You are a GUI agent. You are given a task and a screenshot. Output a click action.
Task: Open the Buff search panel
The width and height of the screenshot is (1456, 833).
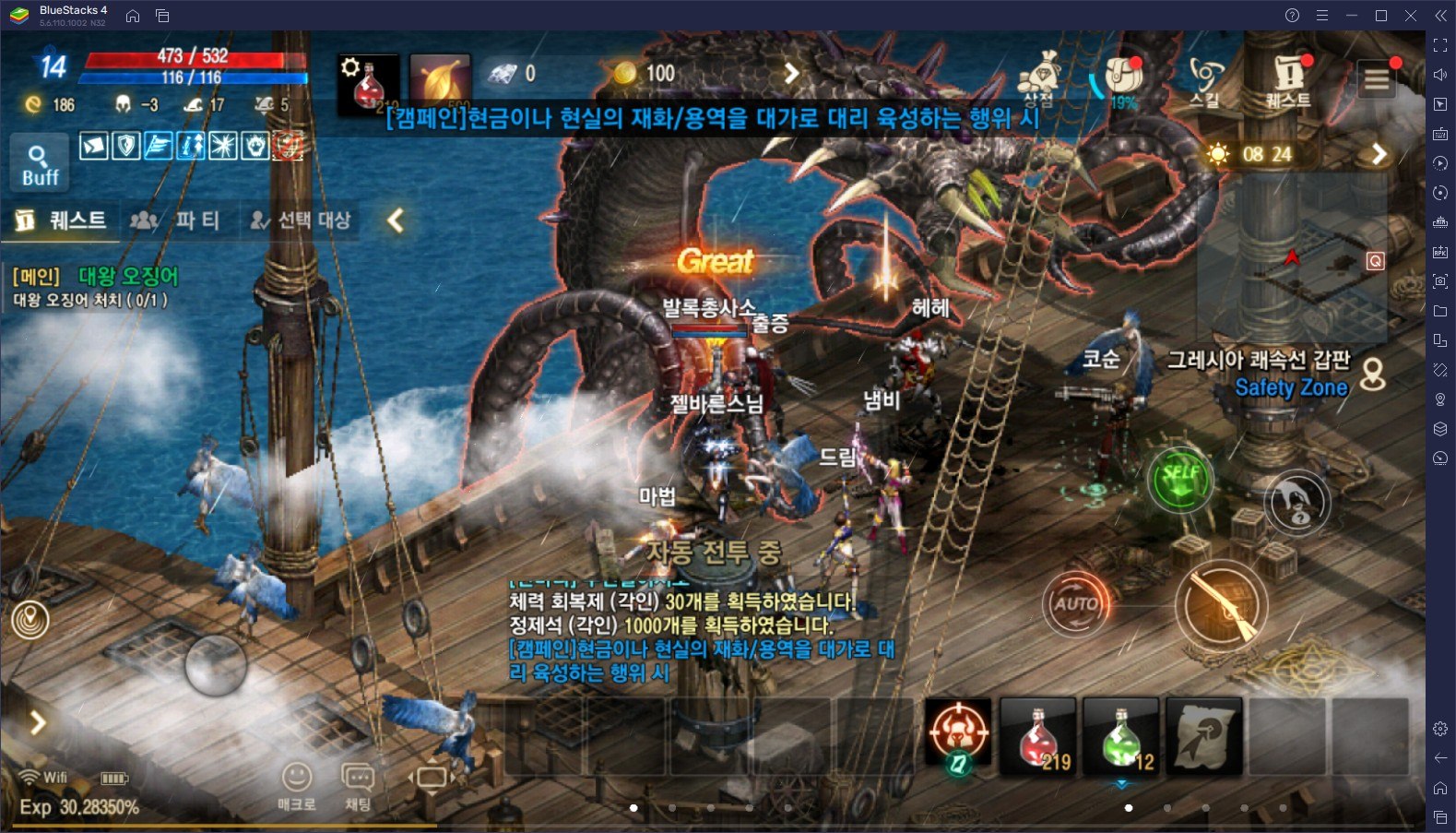pyautogui.click(x=40, y=163)
